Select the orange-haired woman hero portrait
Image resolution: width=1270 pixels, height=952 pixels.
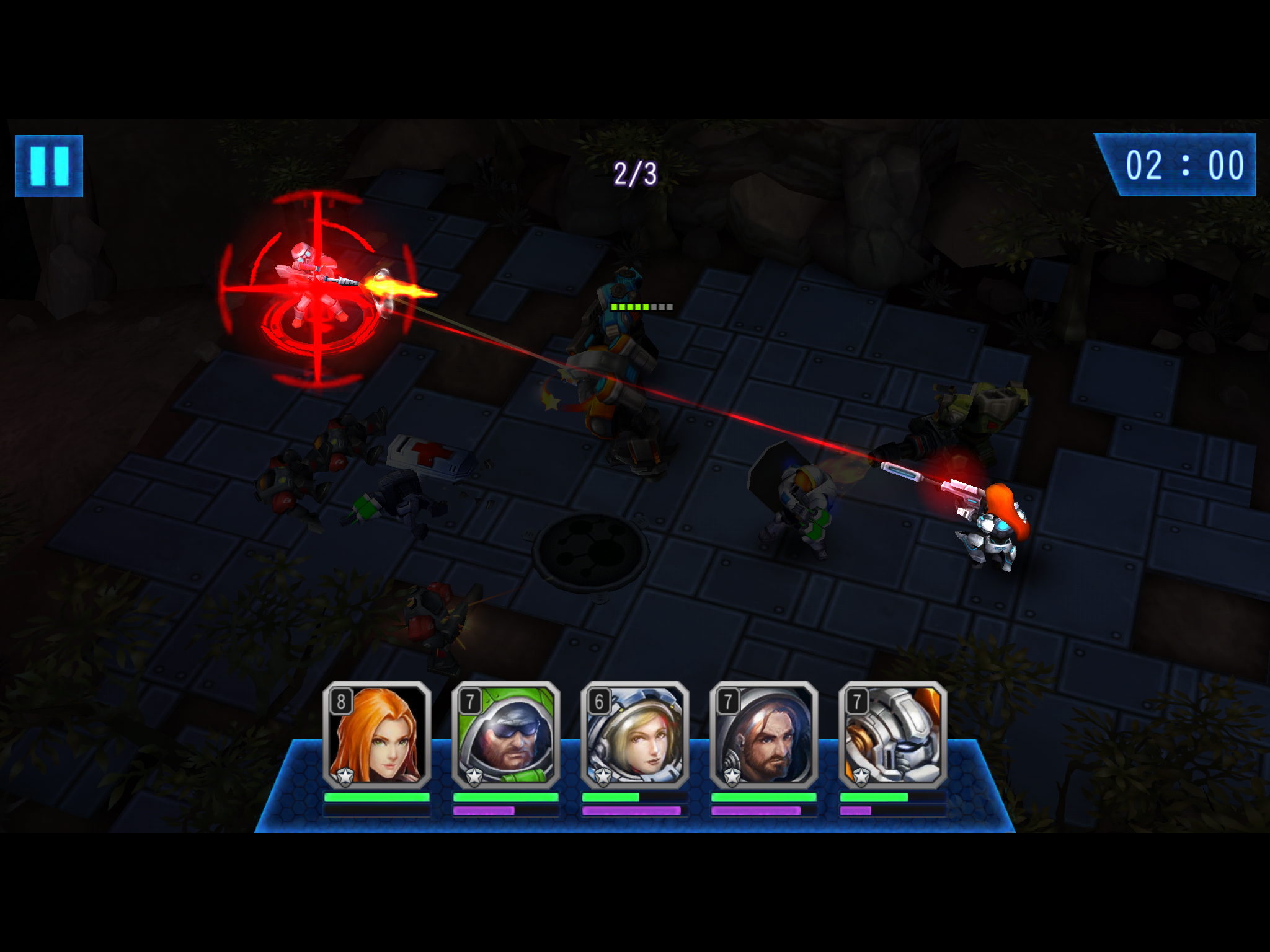coord(376,735)
